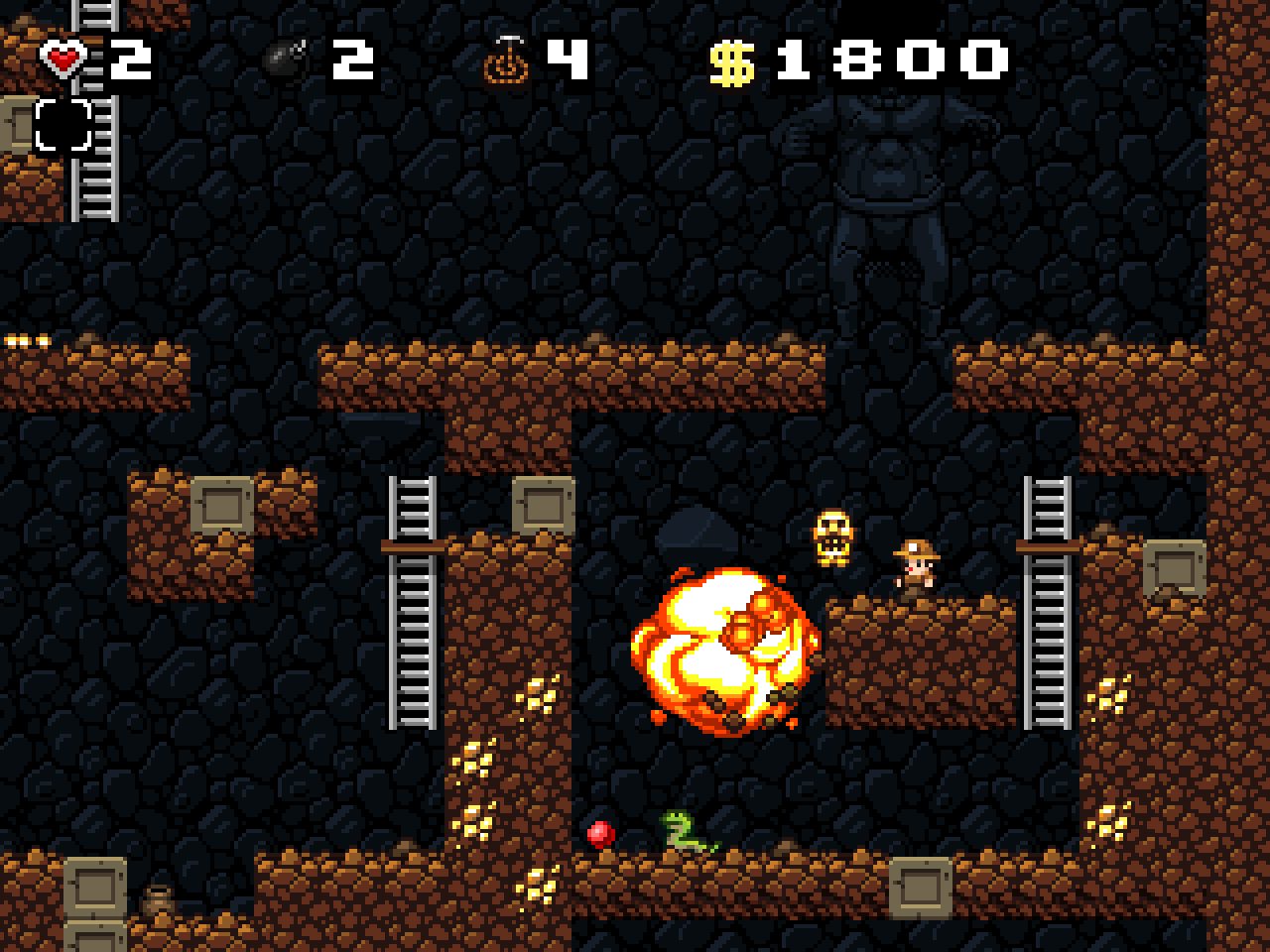Click the golden idol face above the explosion

pyautogui.click(x=831, y=534)
